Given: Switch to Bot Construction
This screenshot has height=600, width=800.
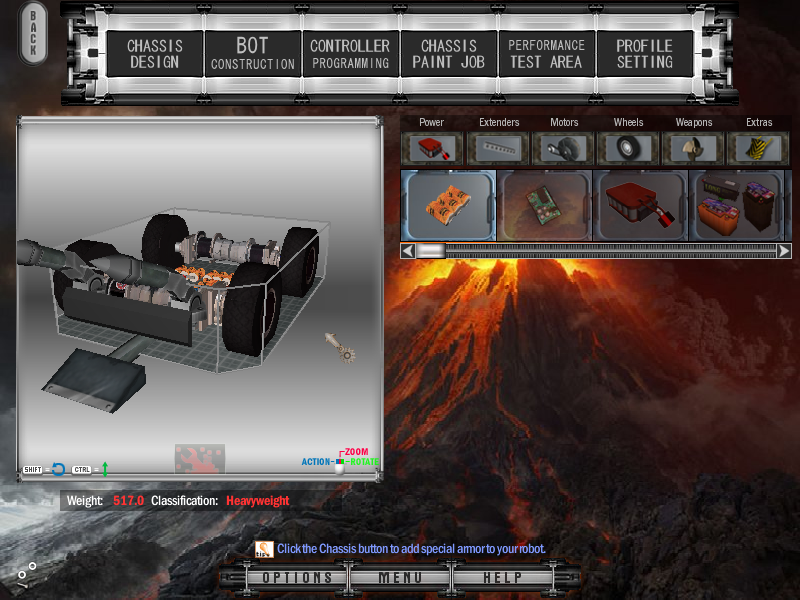Looking at the screenshot, I should (x=252, y=54).
